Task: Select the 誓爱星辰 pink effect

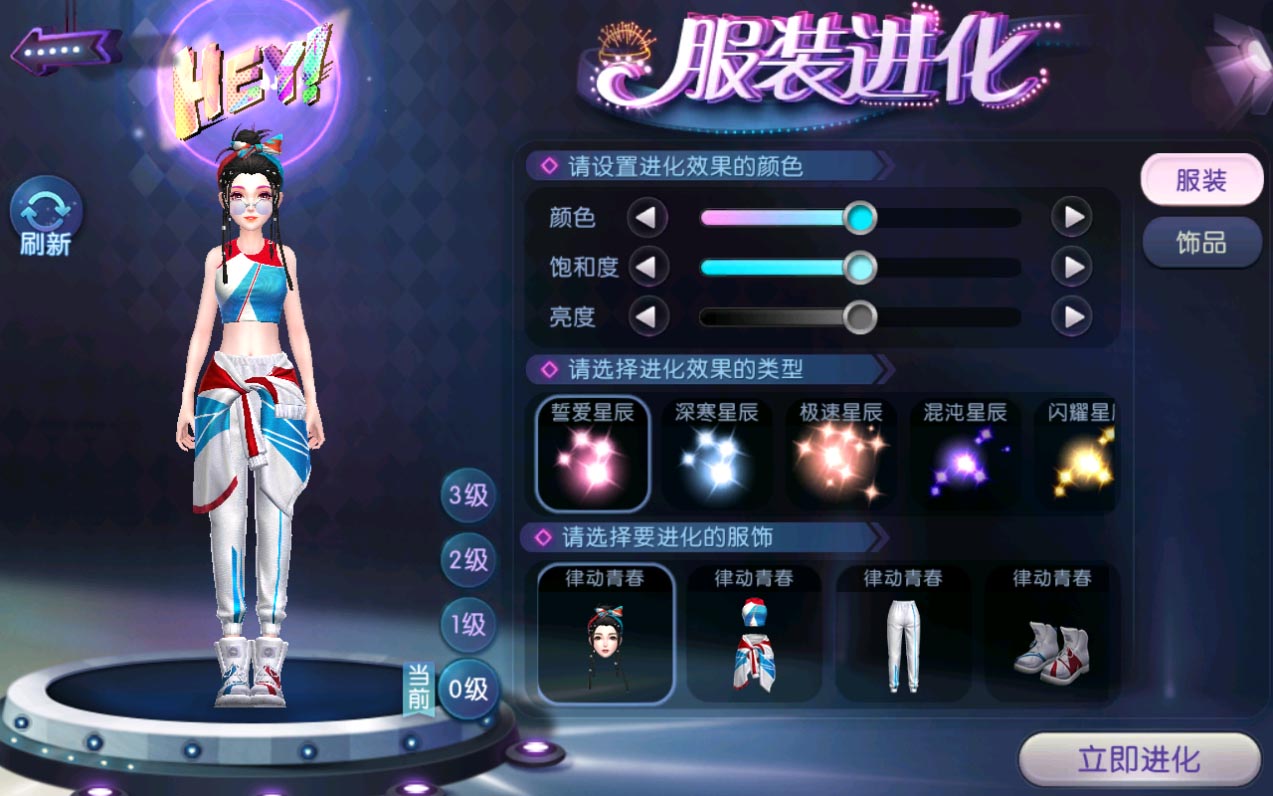Action: point(593,453)
